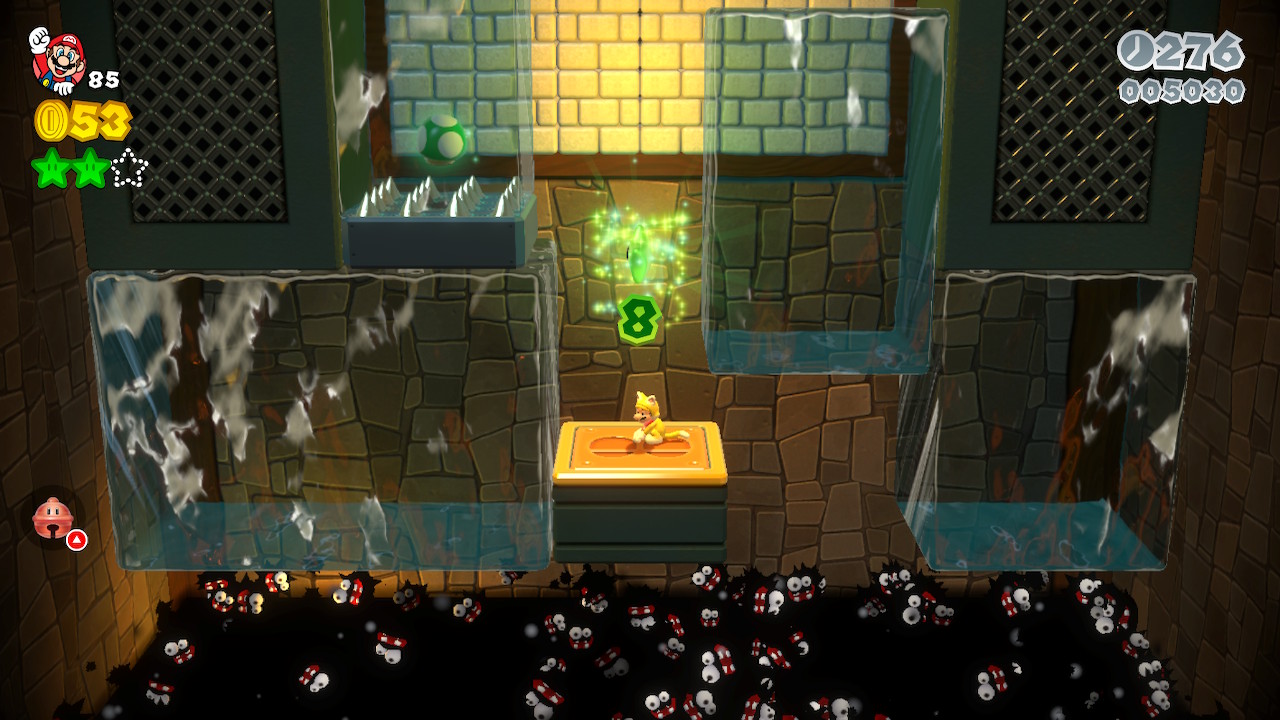Use the stored Super Bell reserve item
The image size is (1280, 720).
[x=54, y=518]
